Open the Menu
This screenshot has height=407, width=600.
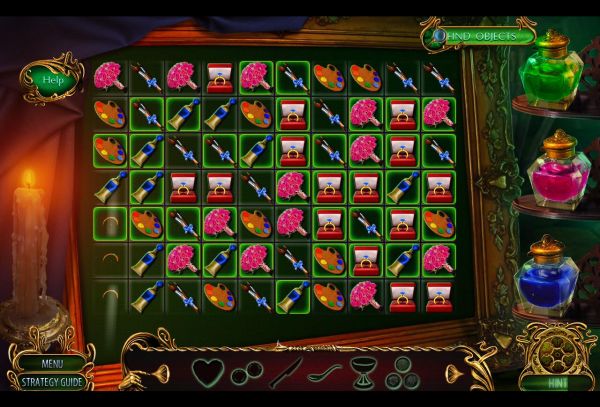pos(51,364)
